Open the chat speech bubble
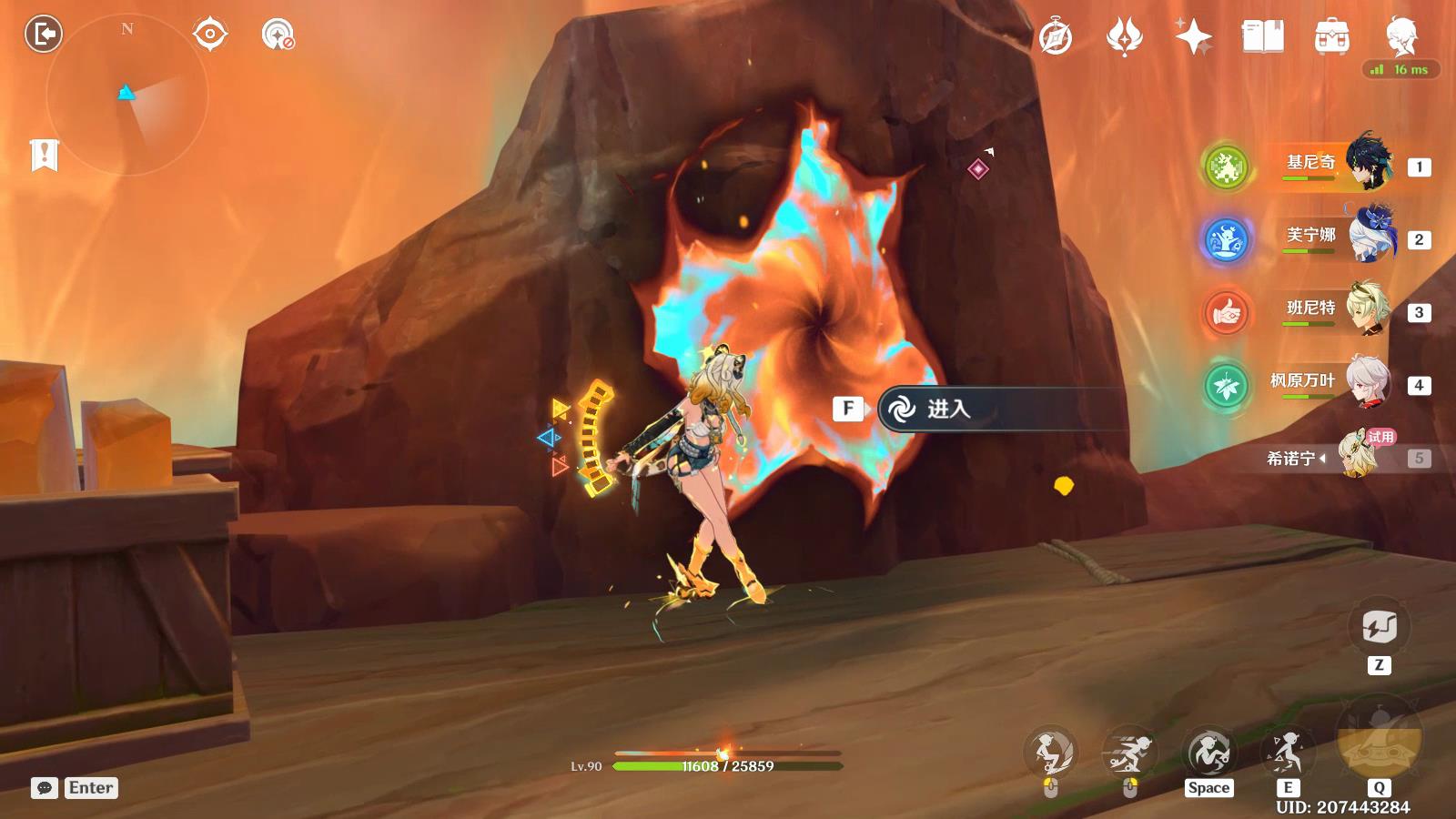The width and height of the screenshot is (1456, 819). 45,788
